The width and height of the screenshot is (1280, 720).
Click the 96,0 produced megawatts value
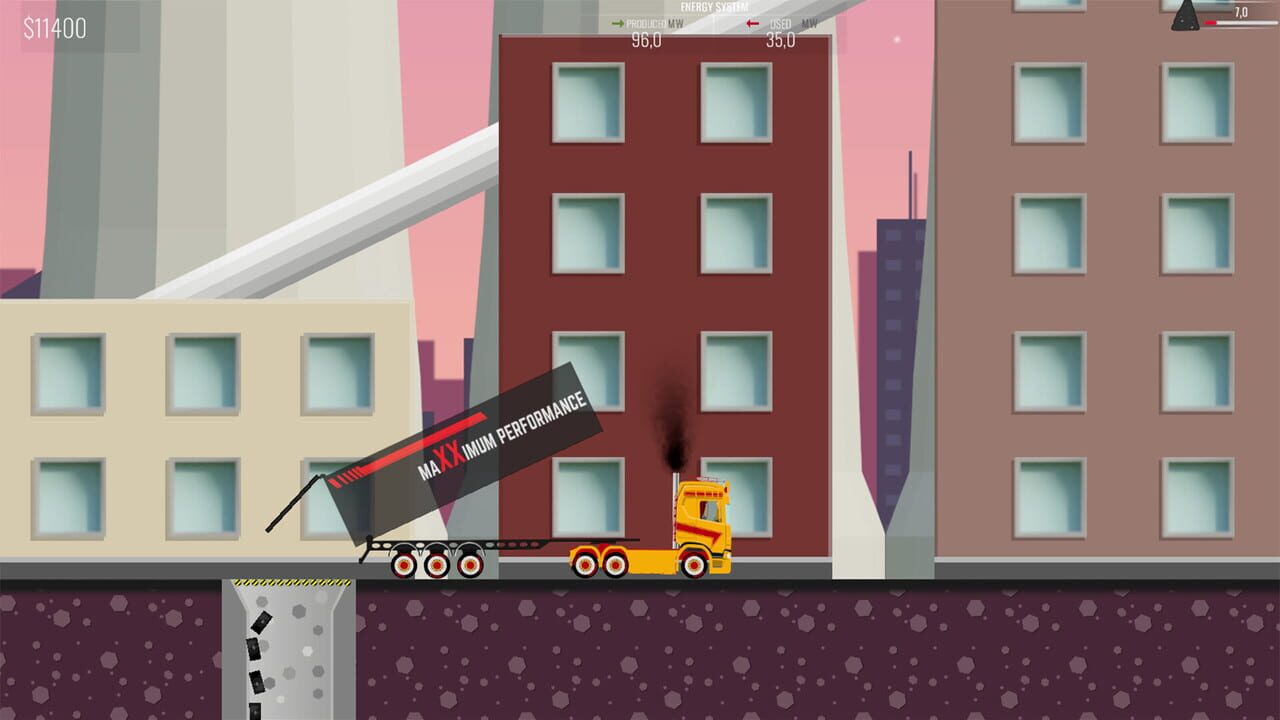coord(647,41)
